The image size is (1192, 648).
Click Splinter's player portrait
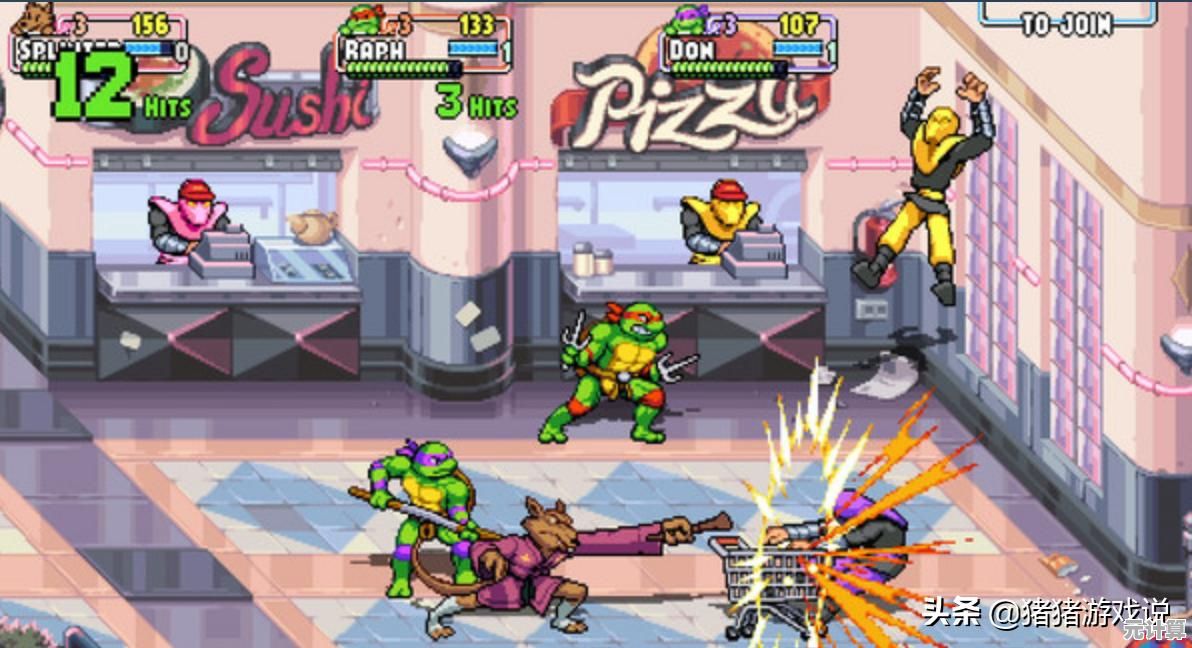tap(37, 19)
